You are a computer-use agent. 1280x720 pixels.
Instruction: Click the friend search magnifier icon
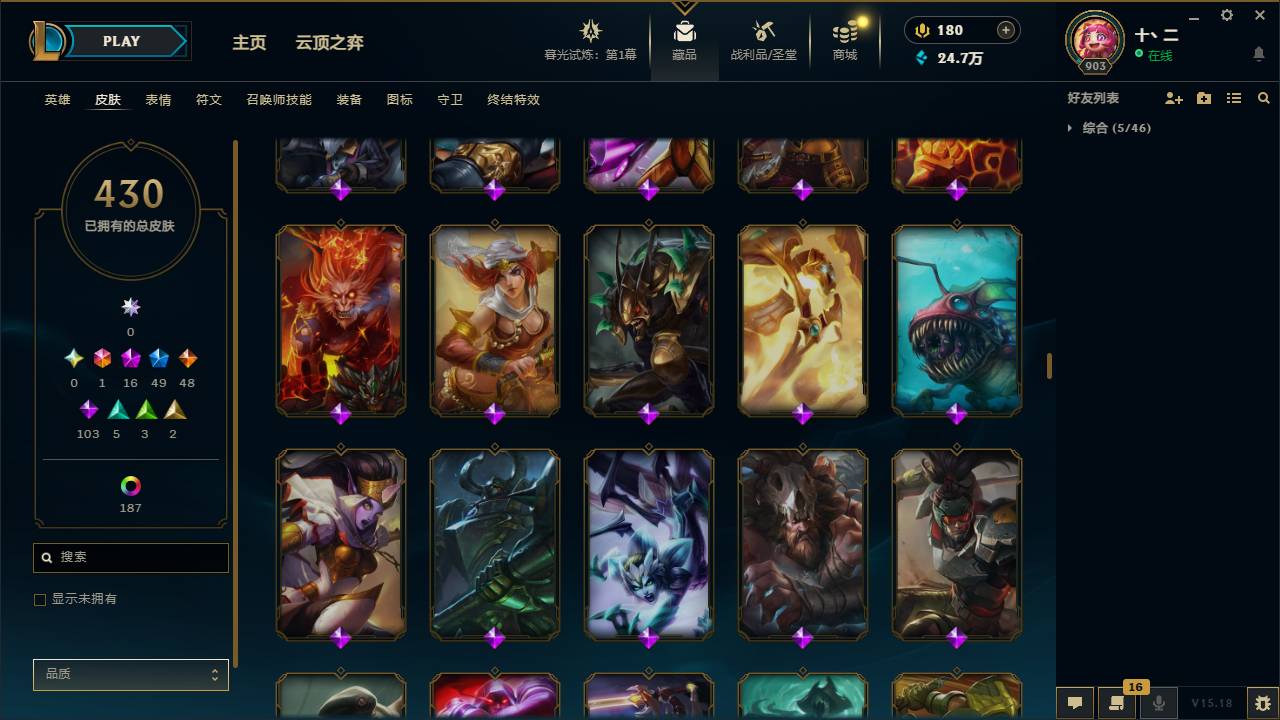1263,97
